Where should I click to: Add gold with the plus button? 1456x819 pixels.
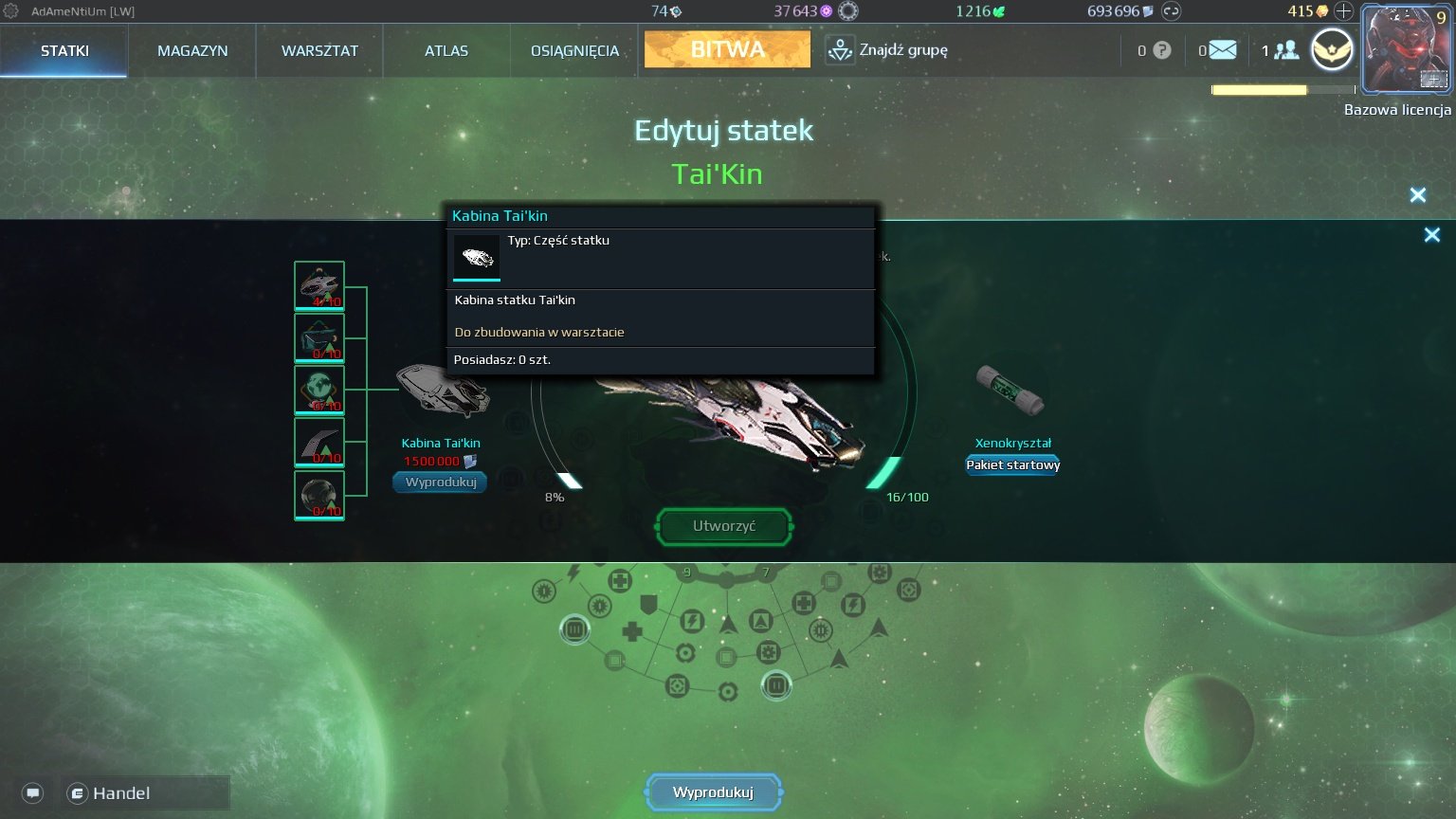point(1343,11)
